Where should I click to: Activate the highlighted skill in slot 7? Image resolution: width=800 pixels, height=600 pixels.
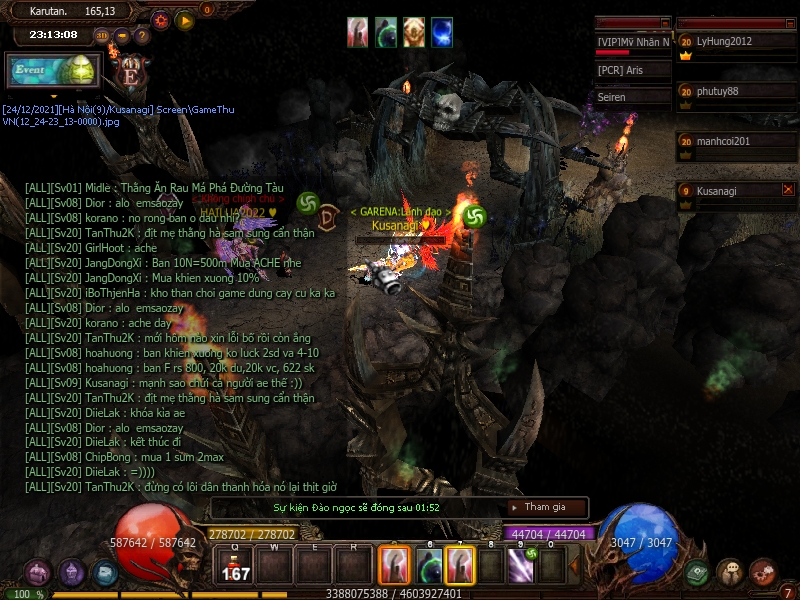coord(460,566)
